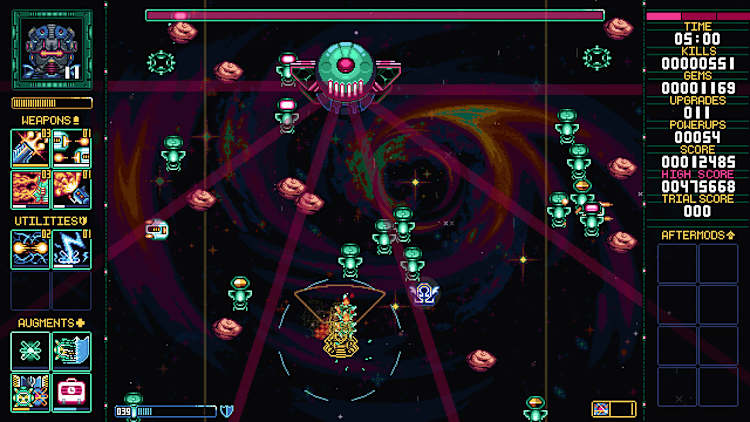Choose the red medkit augment

[x=71, y=392]
